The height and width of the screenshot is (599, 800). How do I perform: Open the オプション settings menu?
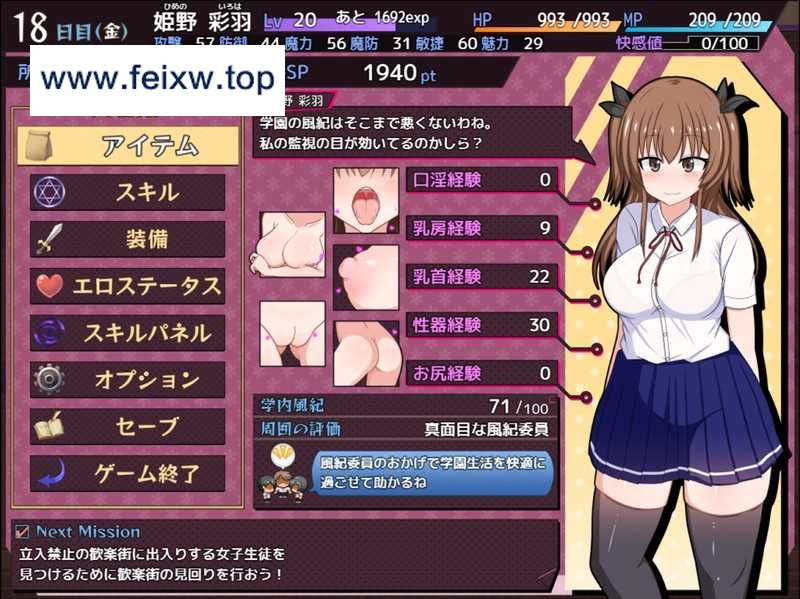click(x=128, y=380)
